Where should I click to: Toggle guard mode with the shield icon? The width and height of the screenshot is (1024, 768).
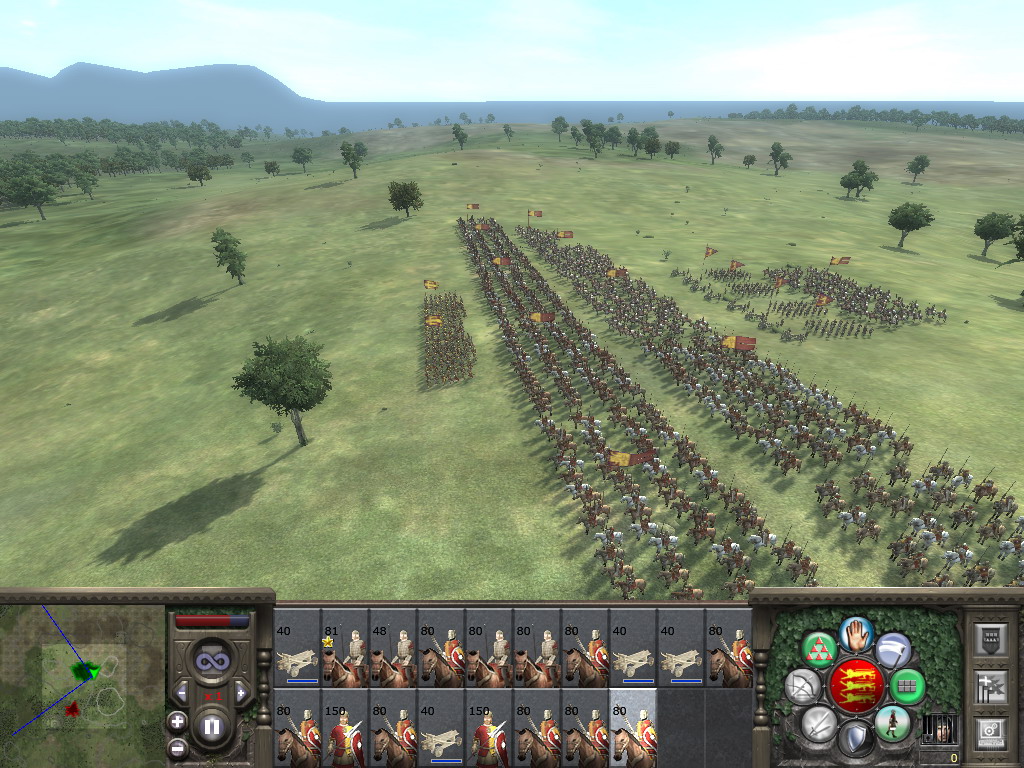pyautogui.click(x=855, y=739)
